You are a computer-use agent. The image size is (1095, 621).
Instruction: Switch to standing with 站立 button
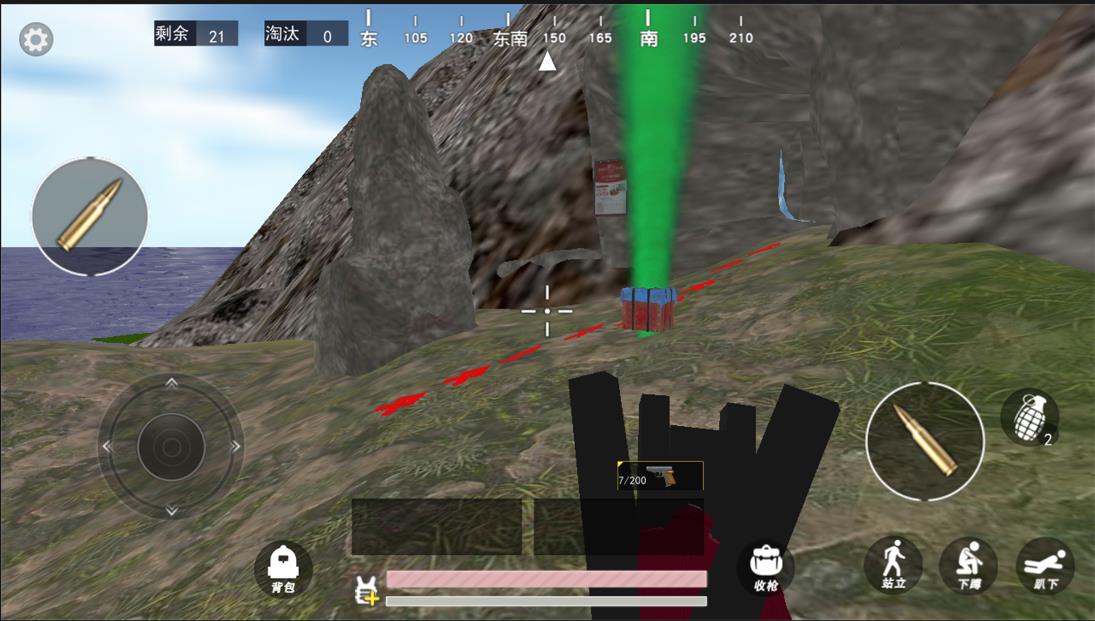point(893,565)
